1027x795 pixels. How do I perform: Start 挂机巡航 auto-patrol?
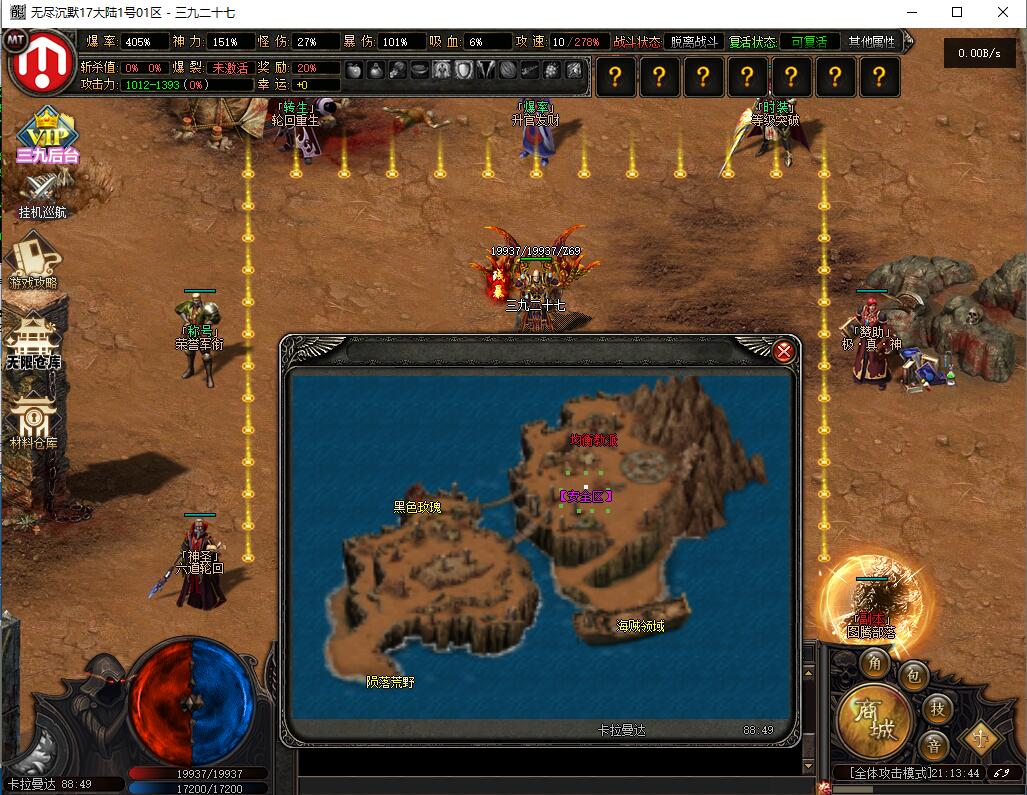[43, 195]
